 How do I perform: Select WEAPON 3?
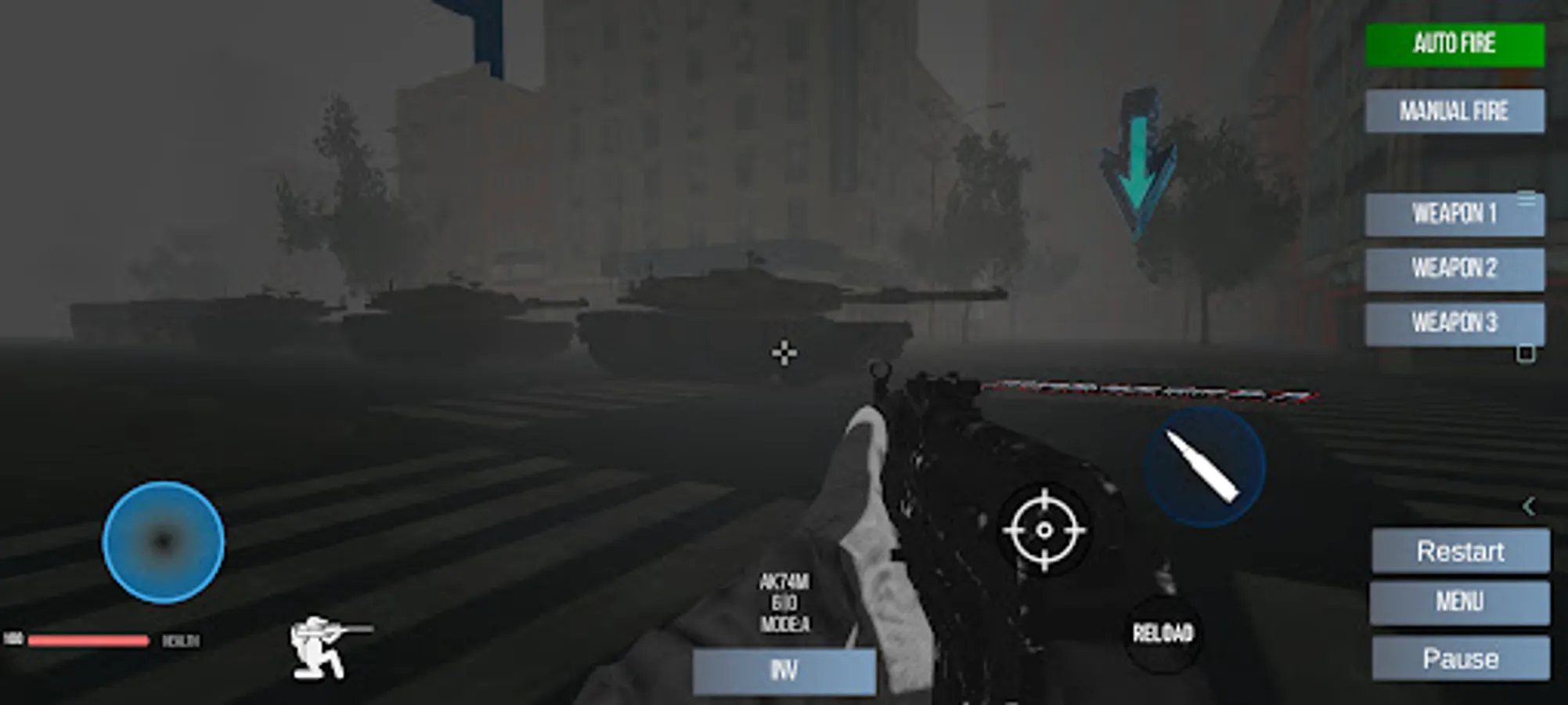point(1456,321)
